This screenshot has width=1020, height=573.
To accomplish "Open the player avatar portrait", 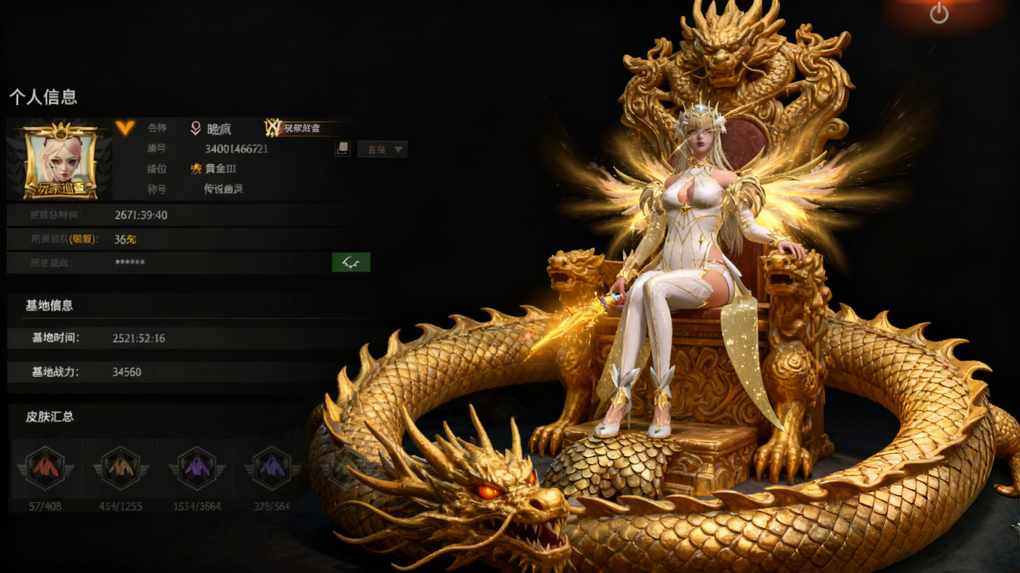I will click(x=59, y=162).
